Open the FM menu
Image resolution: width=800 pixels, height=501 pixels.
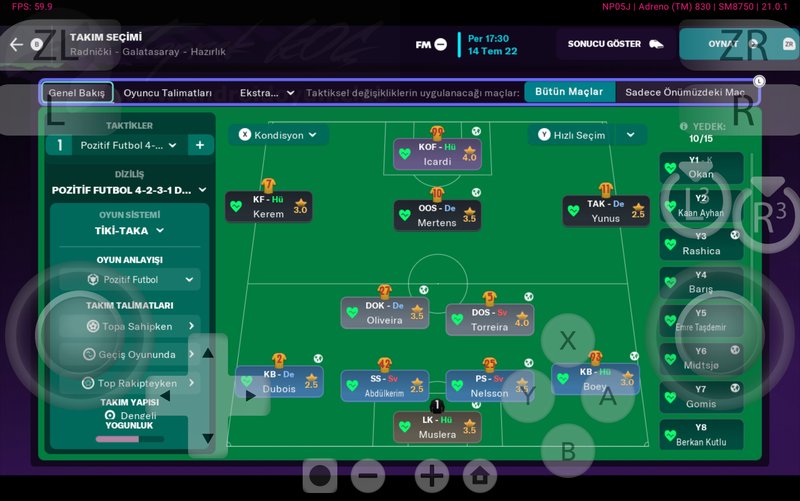click(x=431, y=44)
